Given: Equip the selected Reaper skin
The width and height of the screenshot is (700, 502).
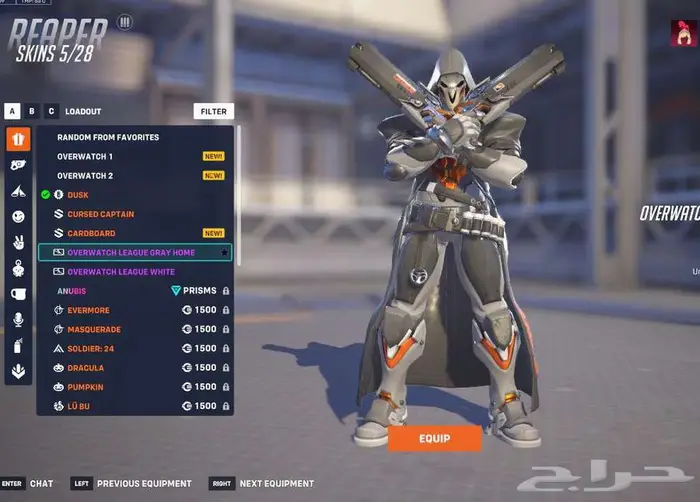Looking at the screenshot, I should point(434,438).
